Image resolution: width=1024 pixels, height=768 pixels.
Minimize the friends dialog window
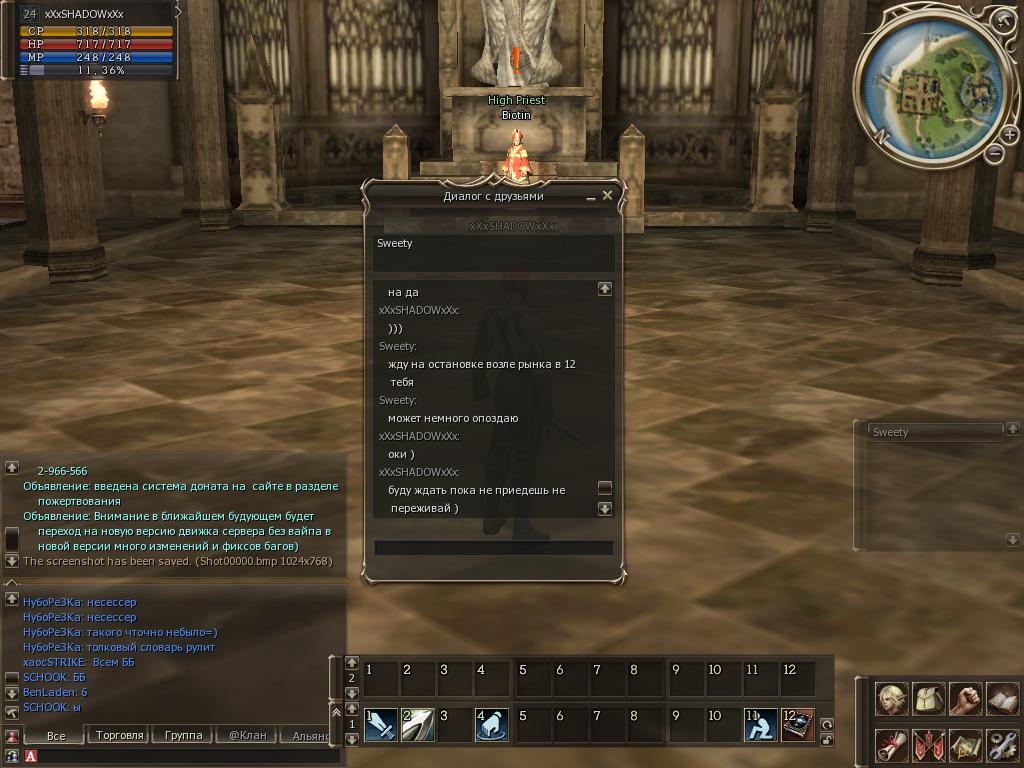click(x=591, y=197)
